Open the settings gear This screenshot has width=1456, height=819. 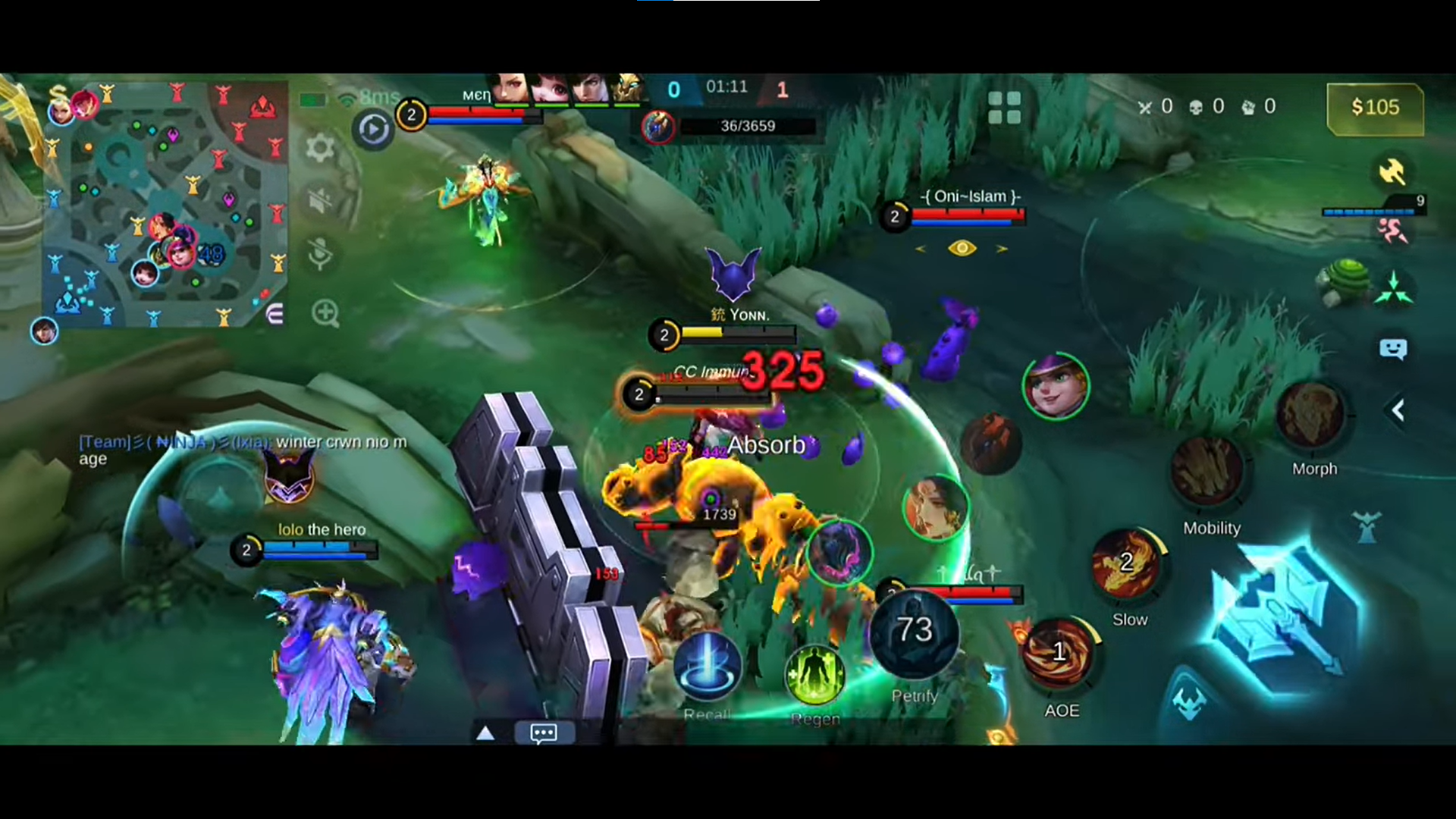[x=320, y=147]
